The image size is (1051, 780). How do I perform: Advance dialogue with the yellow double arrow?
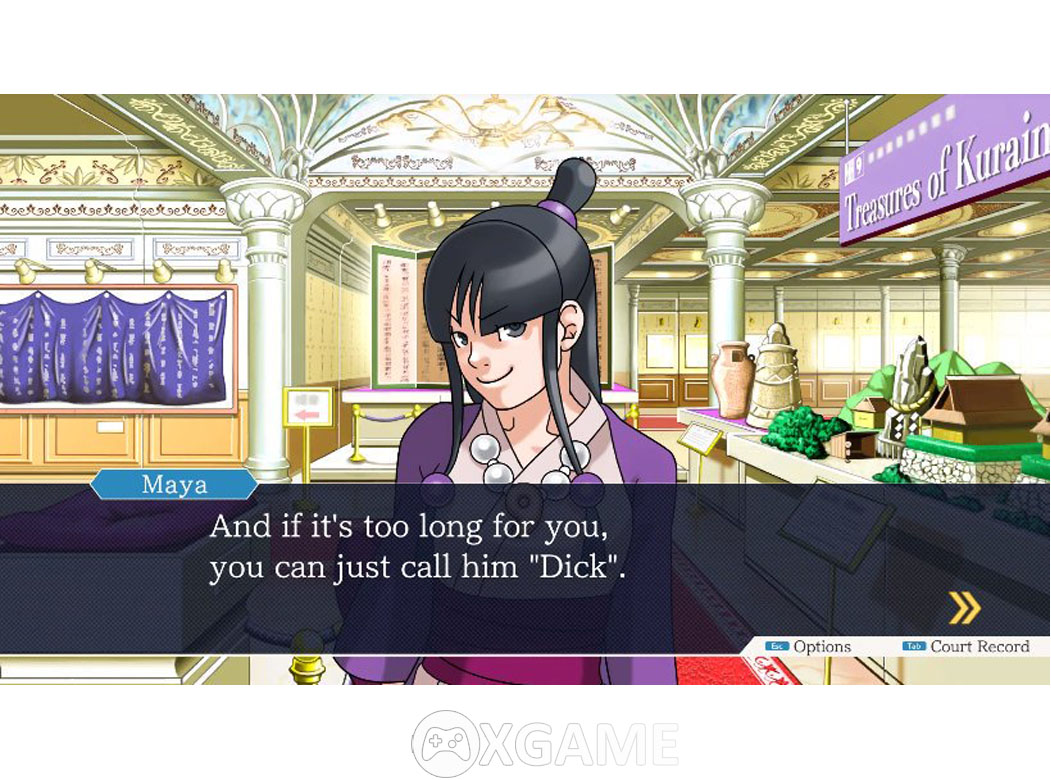[964, 607]
